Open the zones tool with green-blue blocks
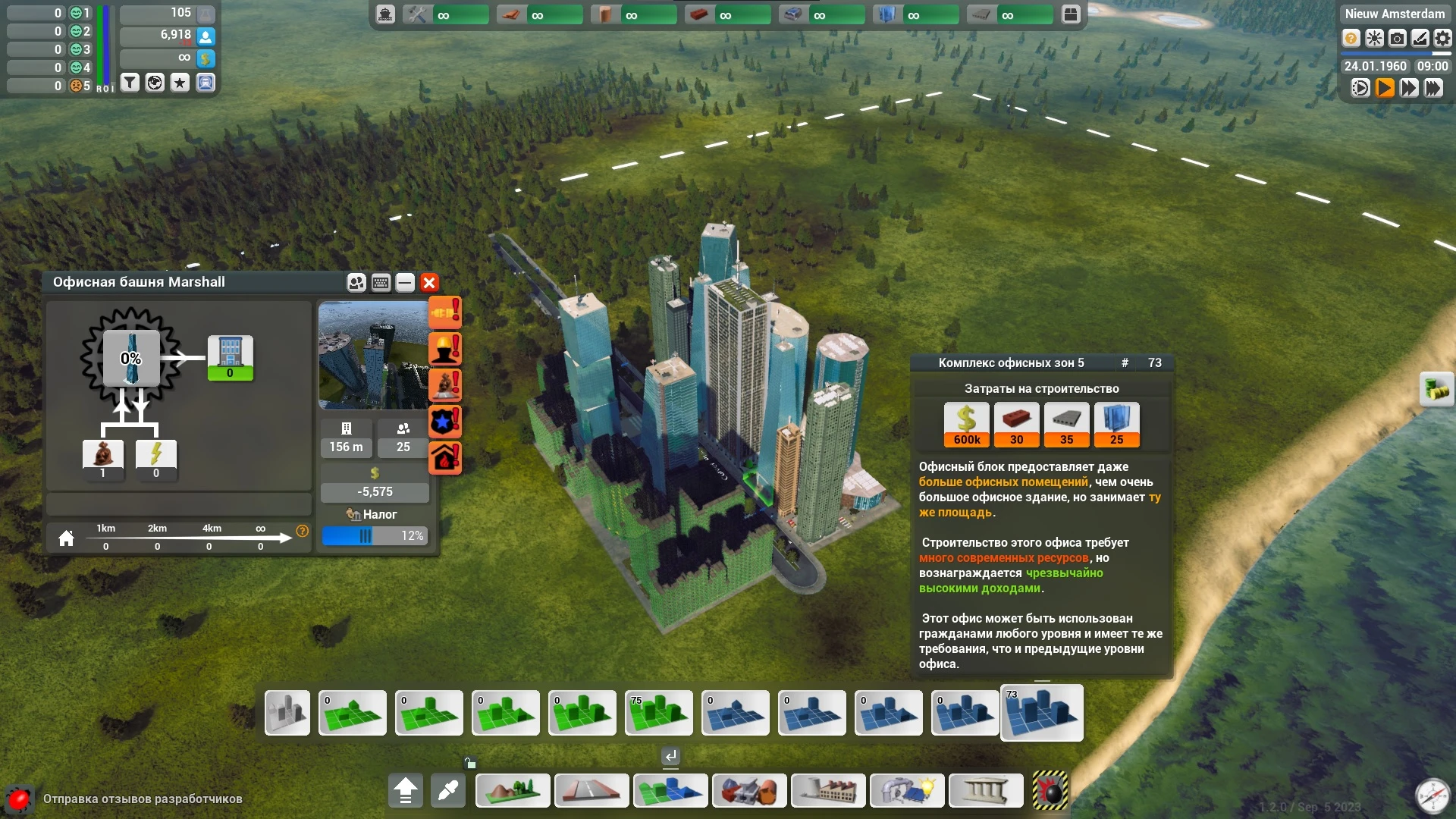 coord(670,791)
